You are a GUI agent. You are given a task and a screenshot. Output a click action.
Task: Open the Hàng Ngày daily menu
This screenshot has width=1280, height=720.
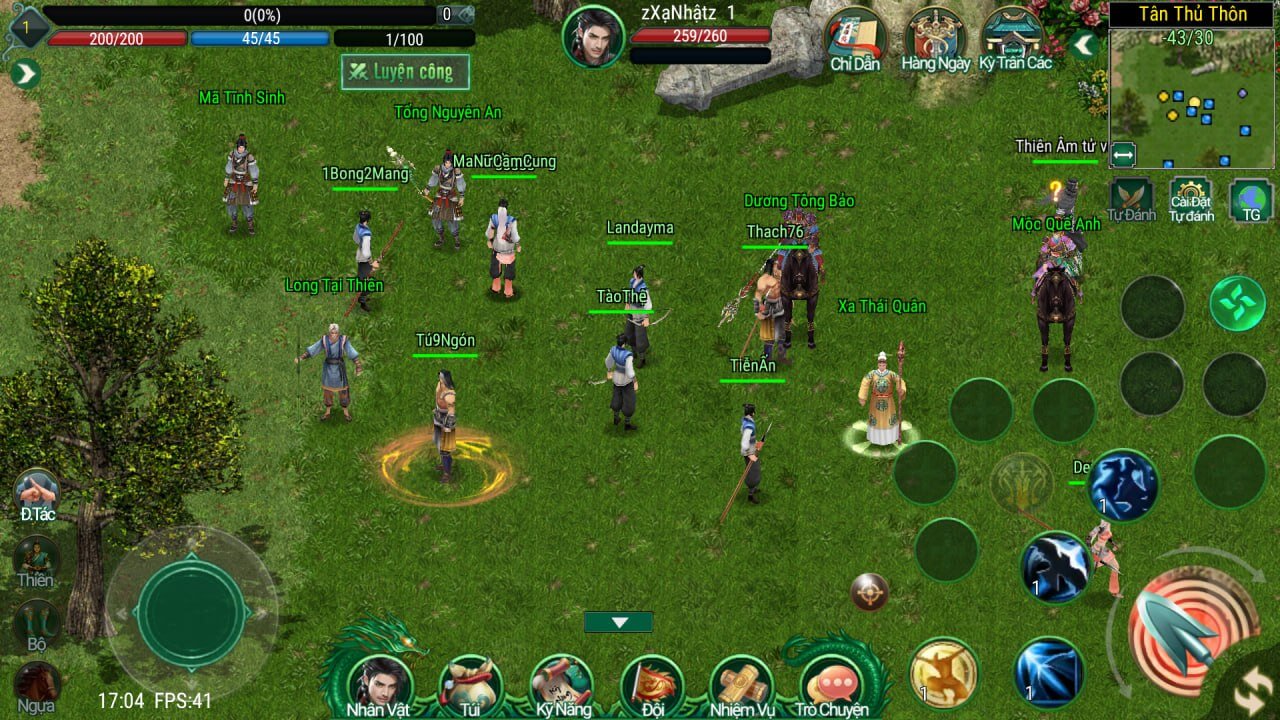[935, 40]
